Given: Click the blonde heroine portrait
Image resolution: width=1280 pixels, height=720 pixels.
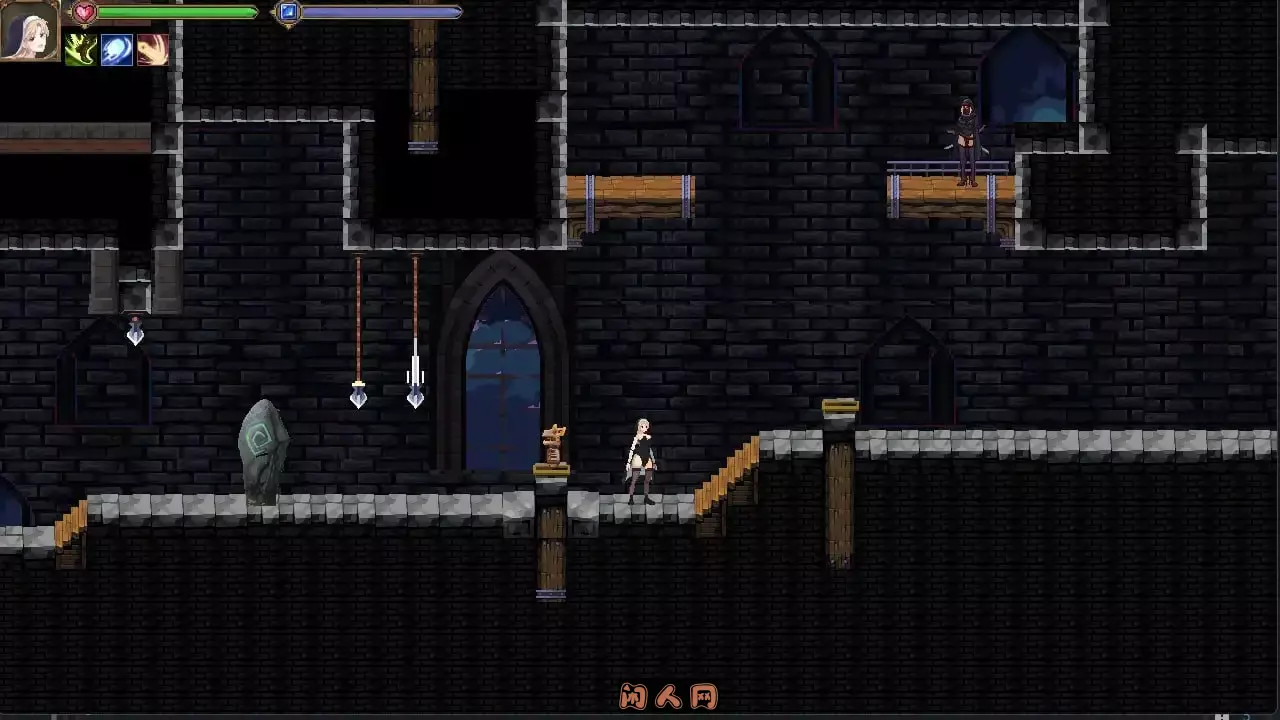Looking at the screenshot, I should click(30, 30).
